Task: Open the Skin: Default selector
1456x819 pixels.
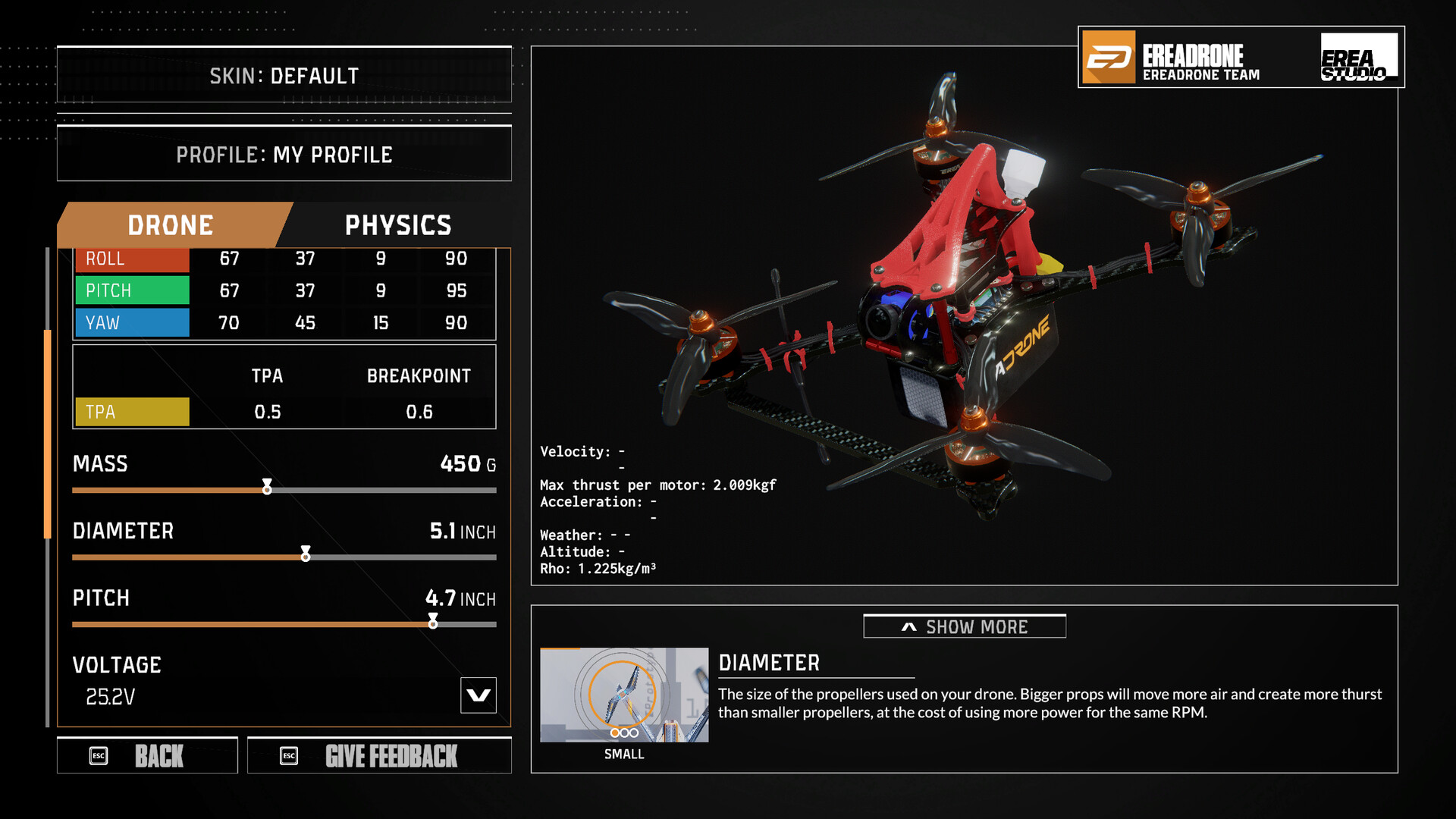Action: 284,75
